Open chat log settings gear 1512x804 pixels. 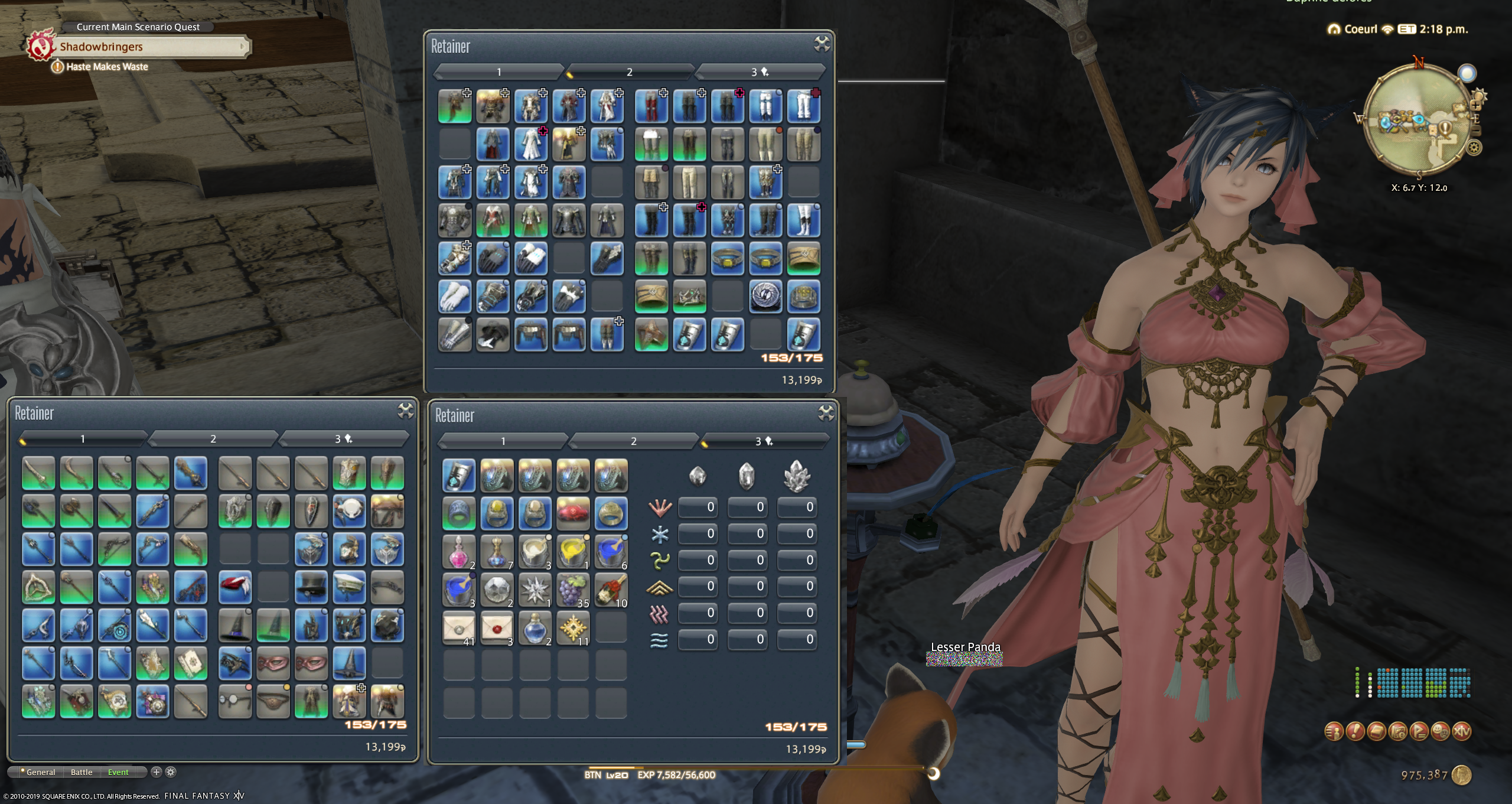pyautogui.click(x=171, y=772)
